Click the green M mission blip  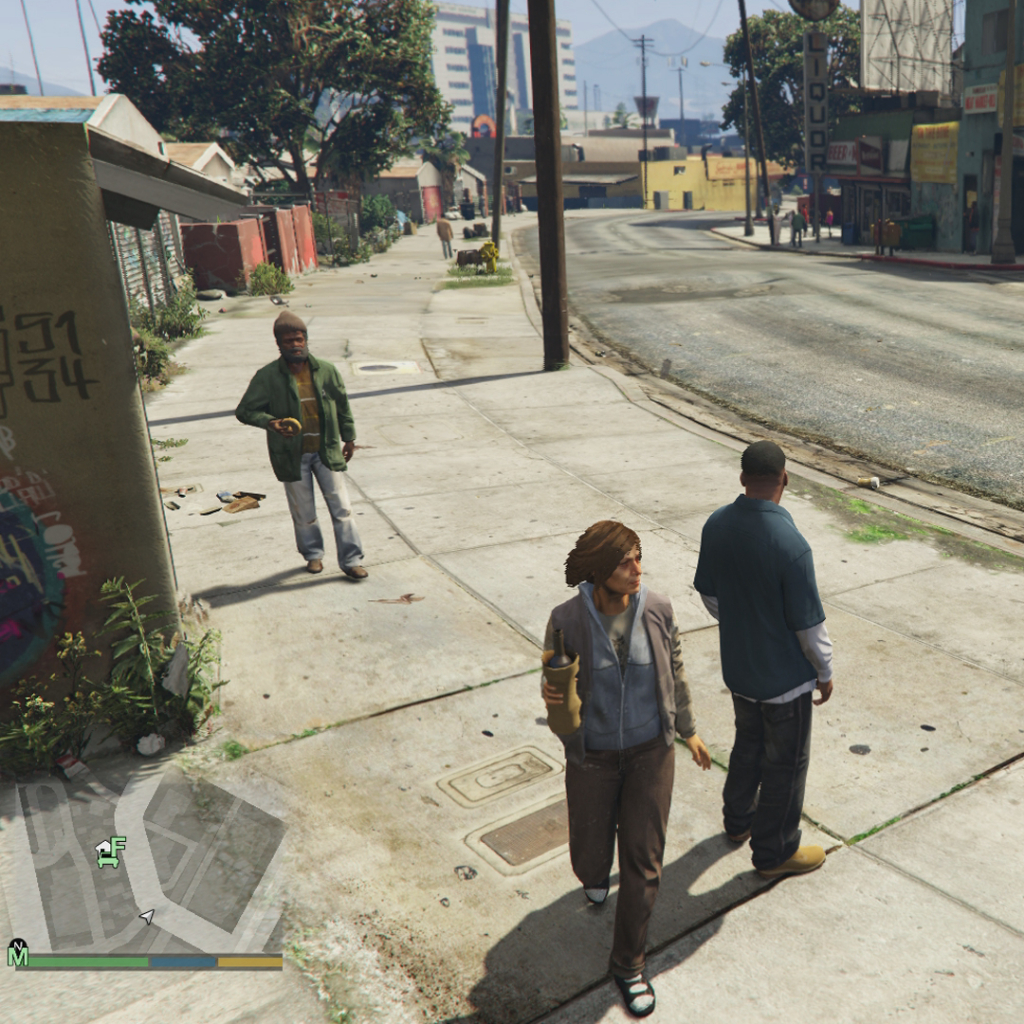click(x=17, y=953)
